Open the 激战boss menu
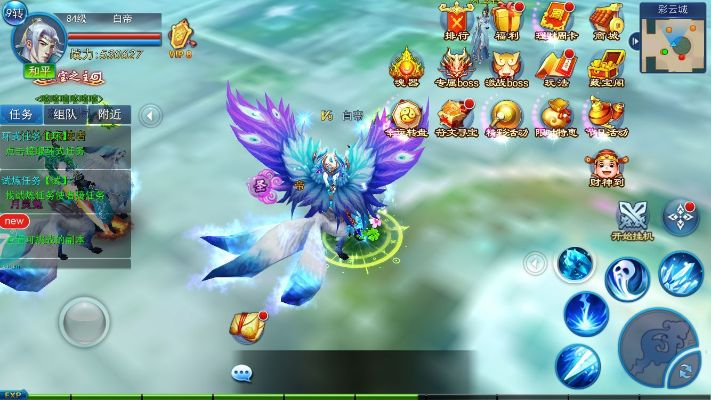This screenshot has width=711, height=400. 507,68
